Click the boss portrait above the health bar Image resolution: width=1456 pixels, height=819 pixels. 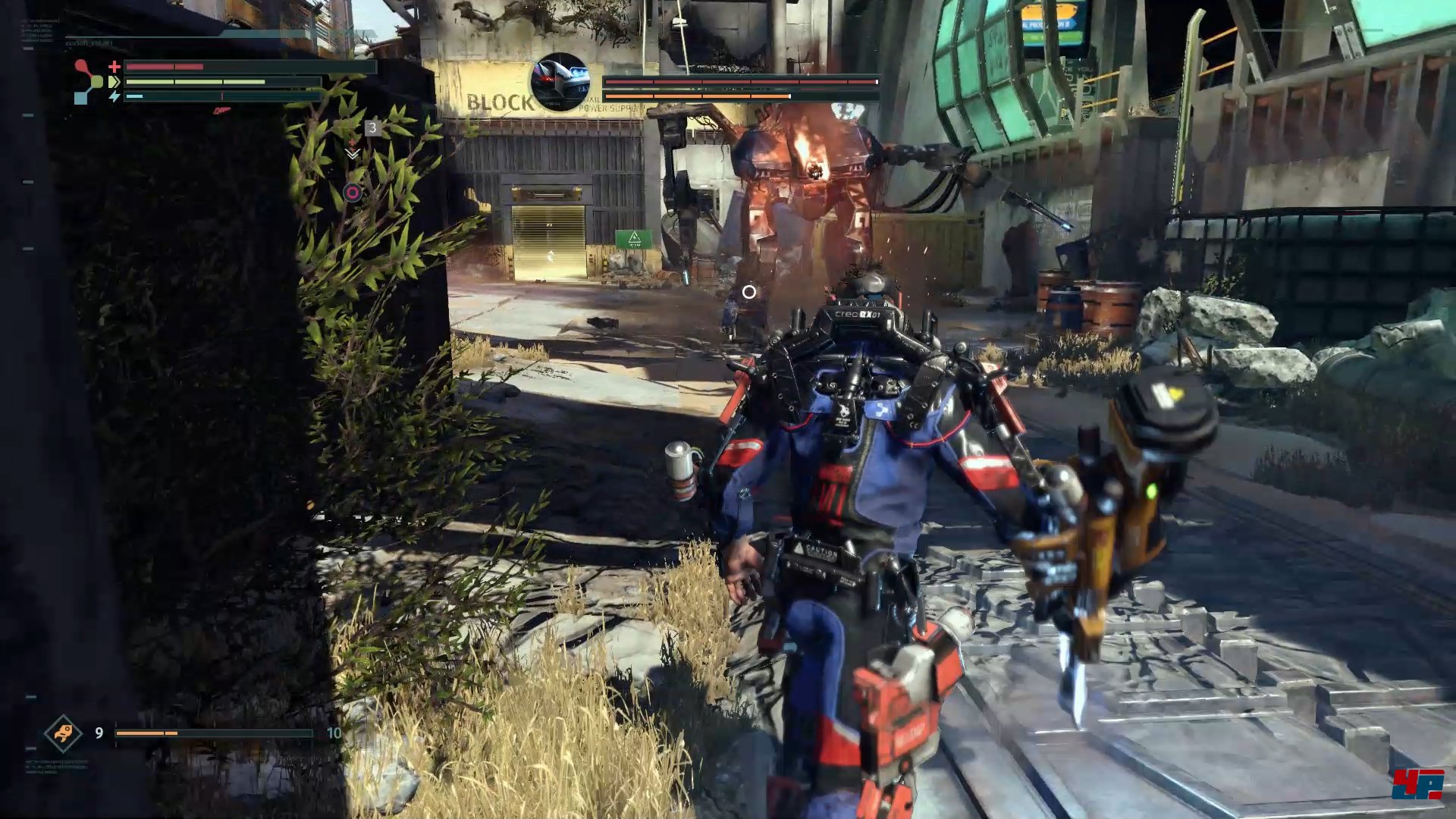point(560,82)
